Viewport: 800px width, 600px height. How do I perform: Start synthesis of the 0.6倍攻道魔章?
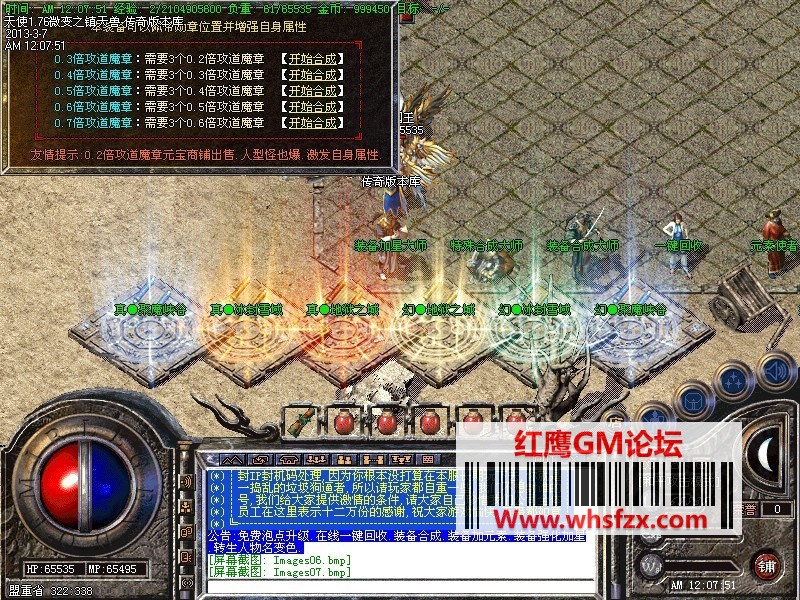click(312, 107)
